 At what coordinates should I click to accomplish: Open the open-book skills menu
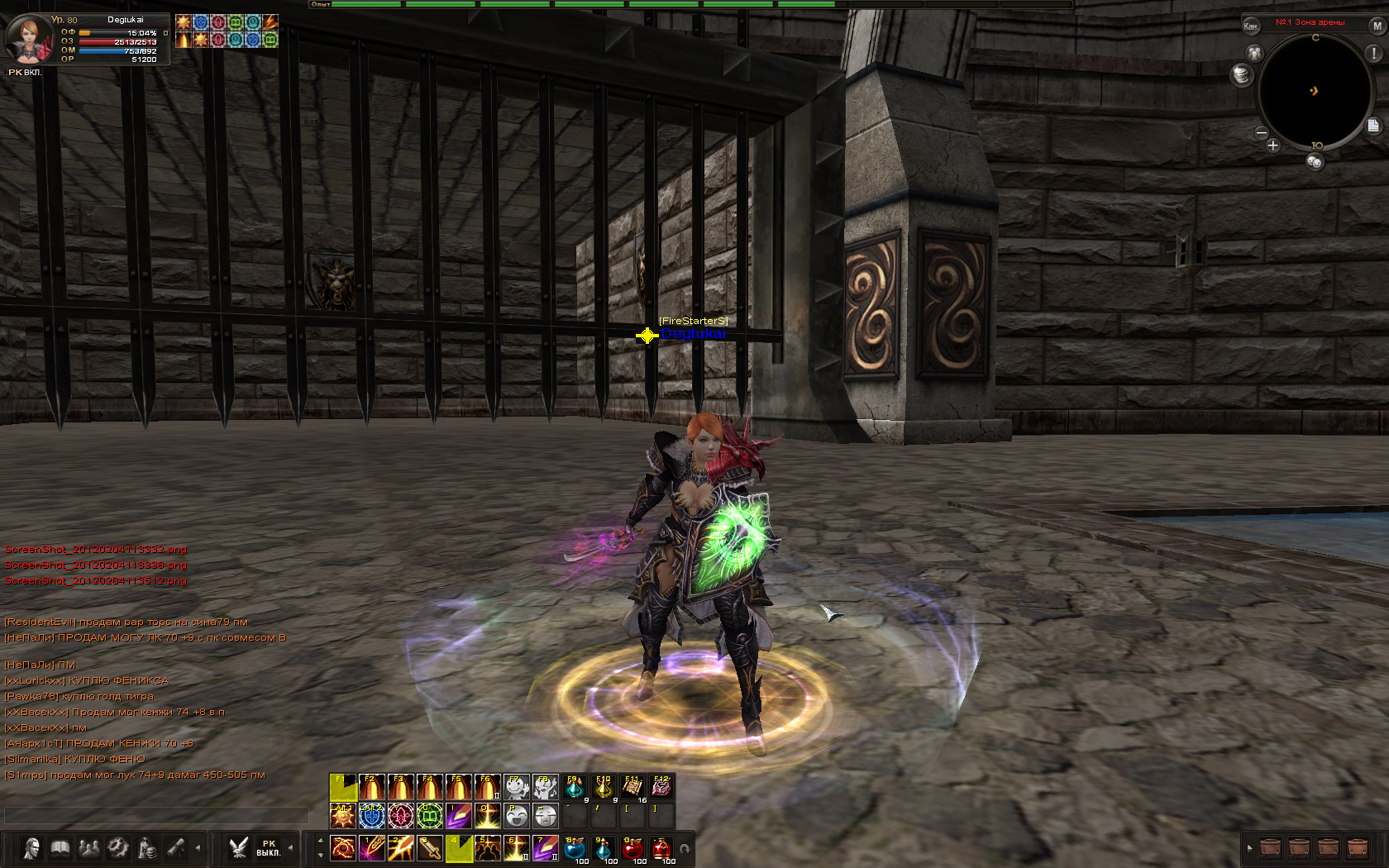tap(60, 848)
